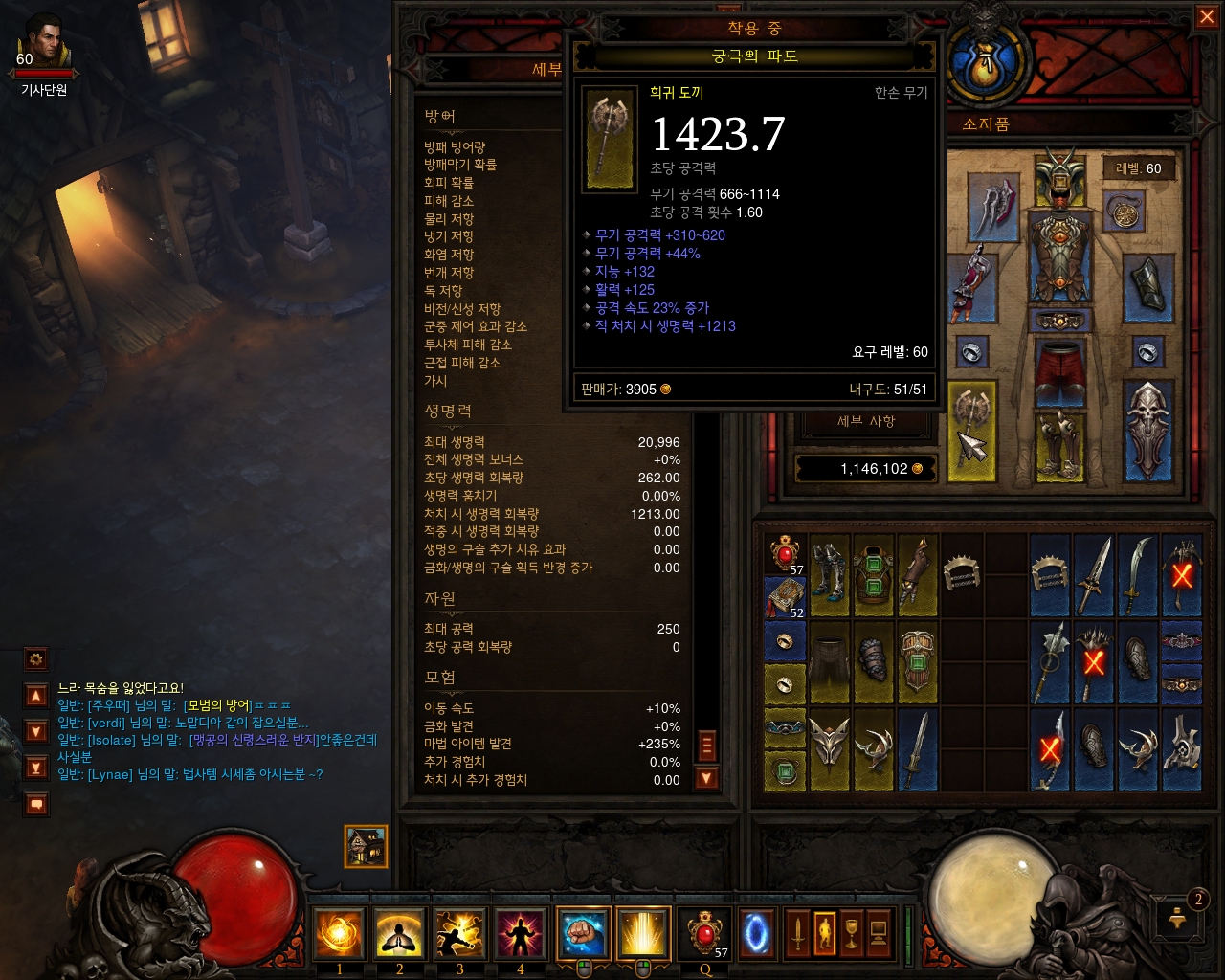Activate the blue fist skill
Viewport: 1225px width, 980px height.
(x=583, y=932)
